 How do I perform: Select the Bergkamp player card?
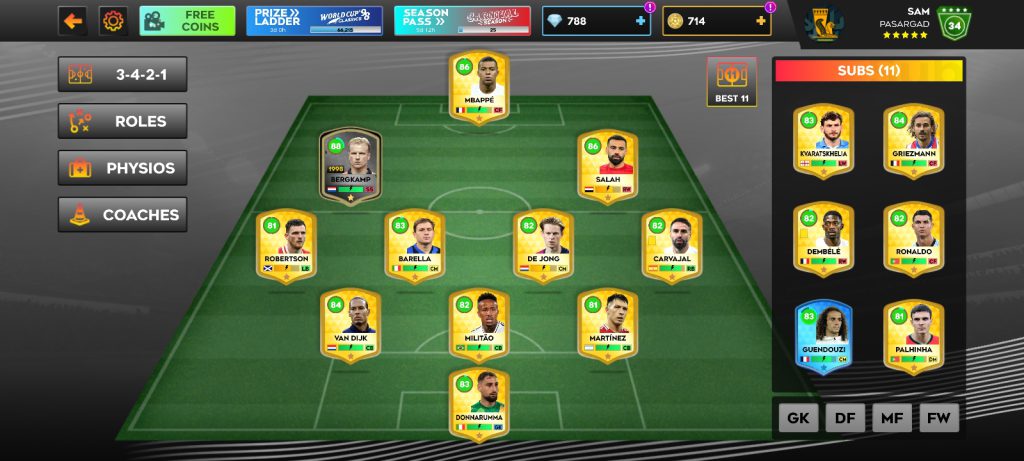[351, 166]
